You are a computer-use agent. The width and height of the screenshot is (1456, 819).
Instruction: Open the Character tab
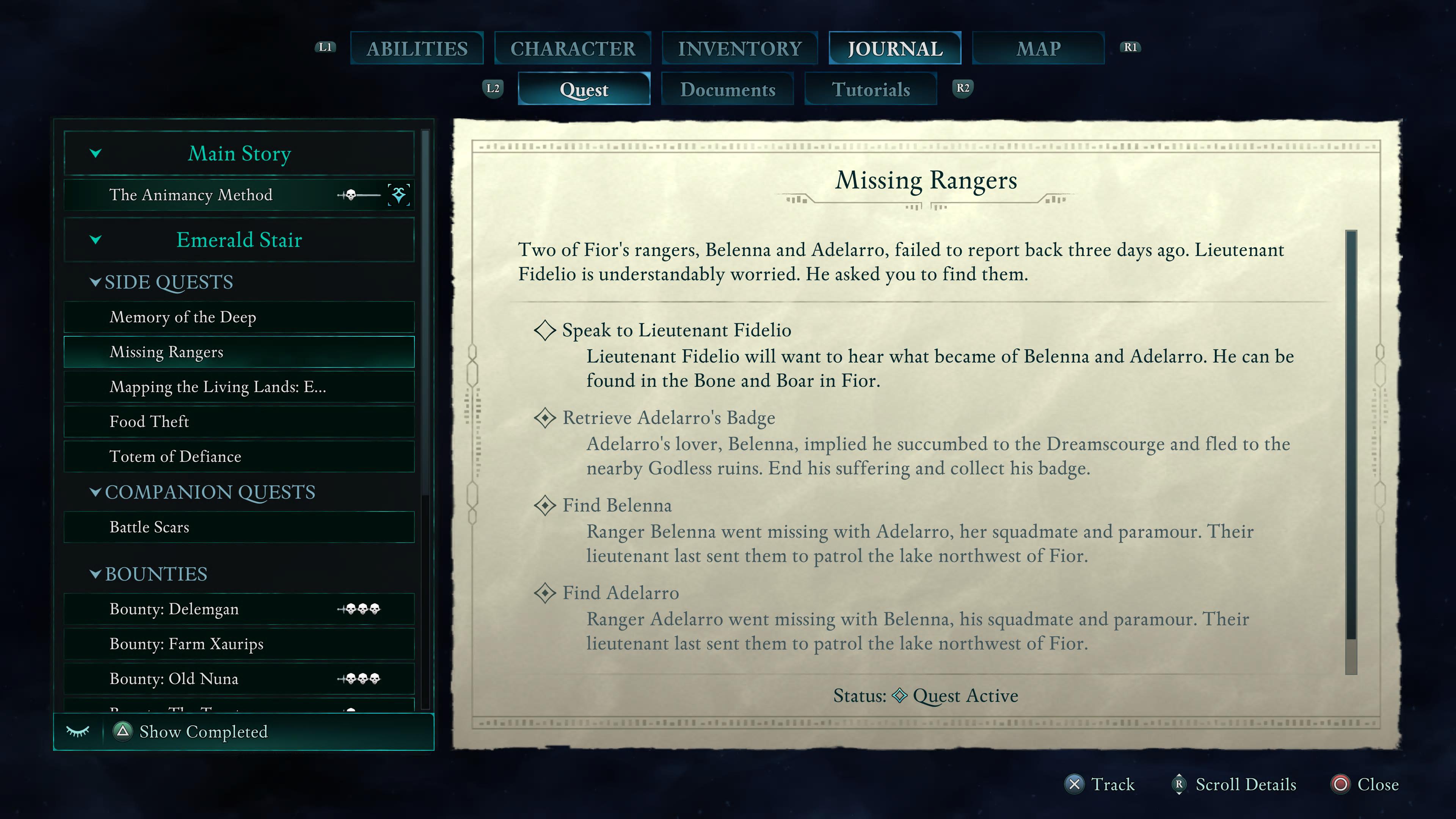point(573,49)
